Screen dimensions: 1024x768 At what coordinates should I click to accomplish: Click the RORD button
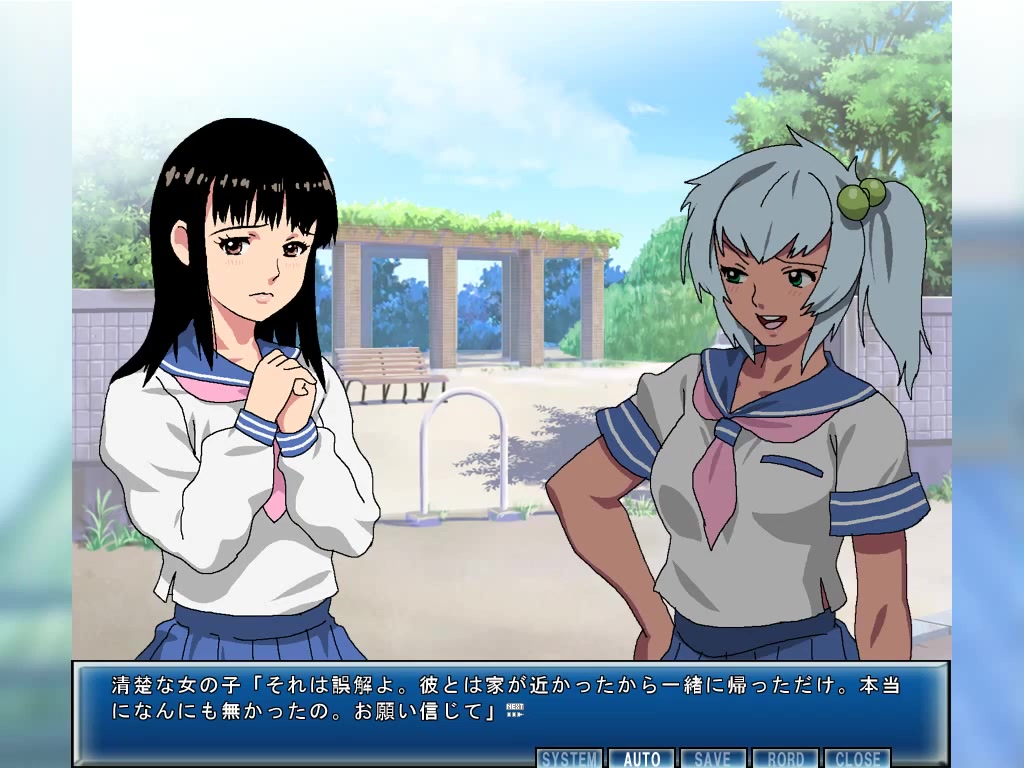[x=785, y=758]
